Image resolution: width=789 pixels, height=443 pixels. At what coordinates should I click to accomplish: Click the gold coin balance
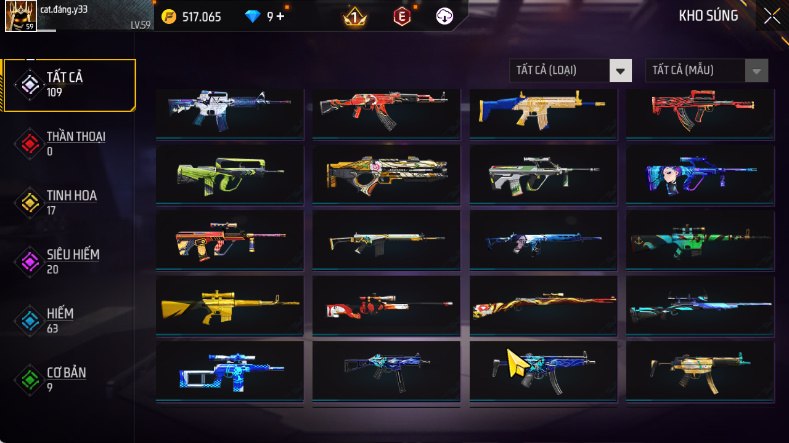(x=192, y=17)
